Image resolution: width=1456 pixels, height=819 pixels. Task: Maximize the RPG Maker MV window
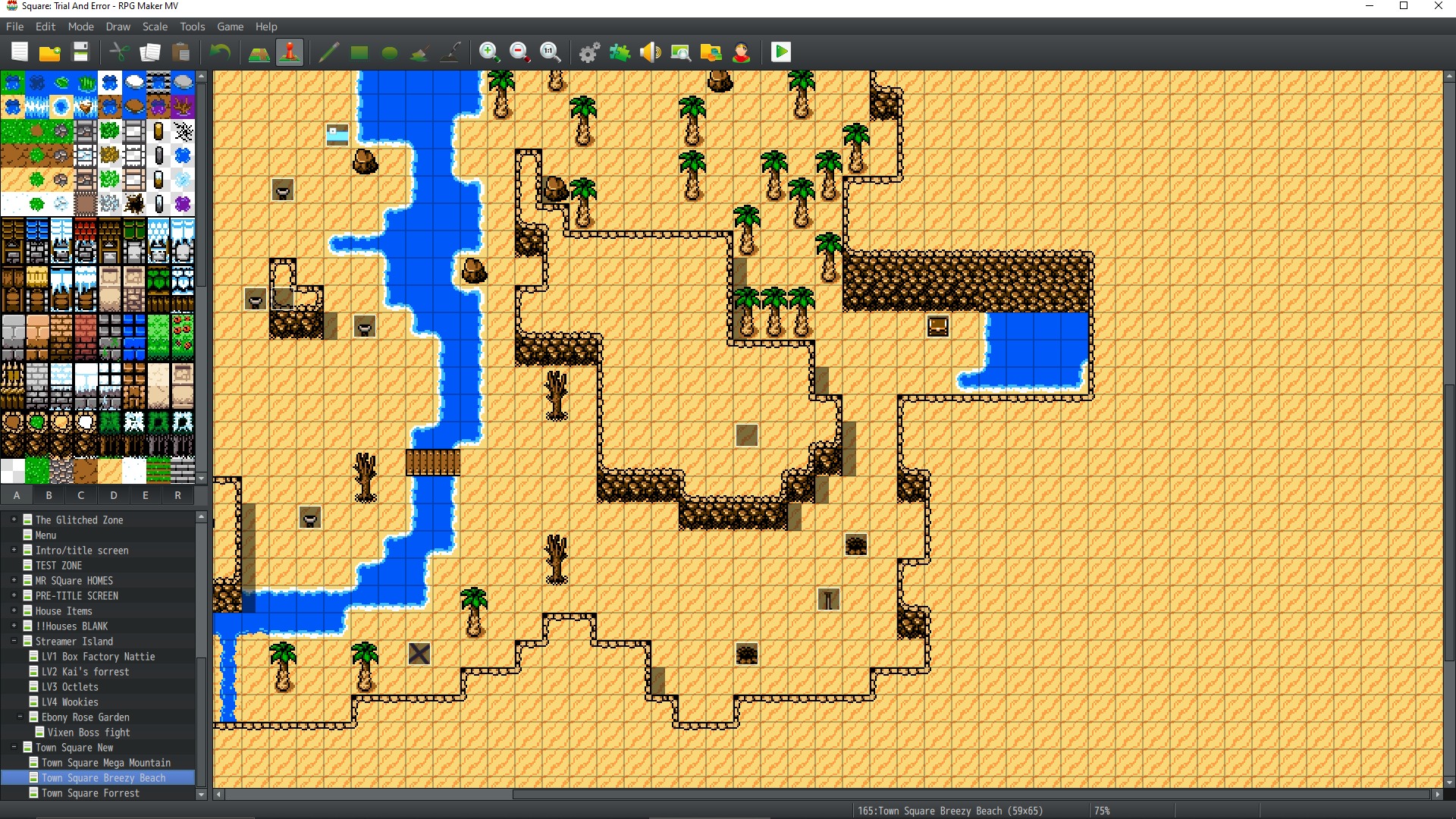pyautogui.click(x=1404, y=6)
